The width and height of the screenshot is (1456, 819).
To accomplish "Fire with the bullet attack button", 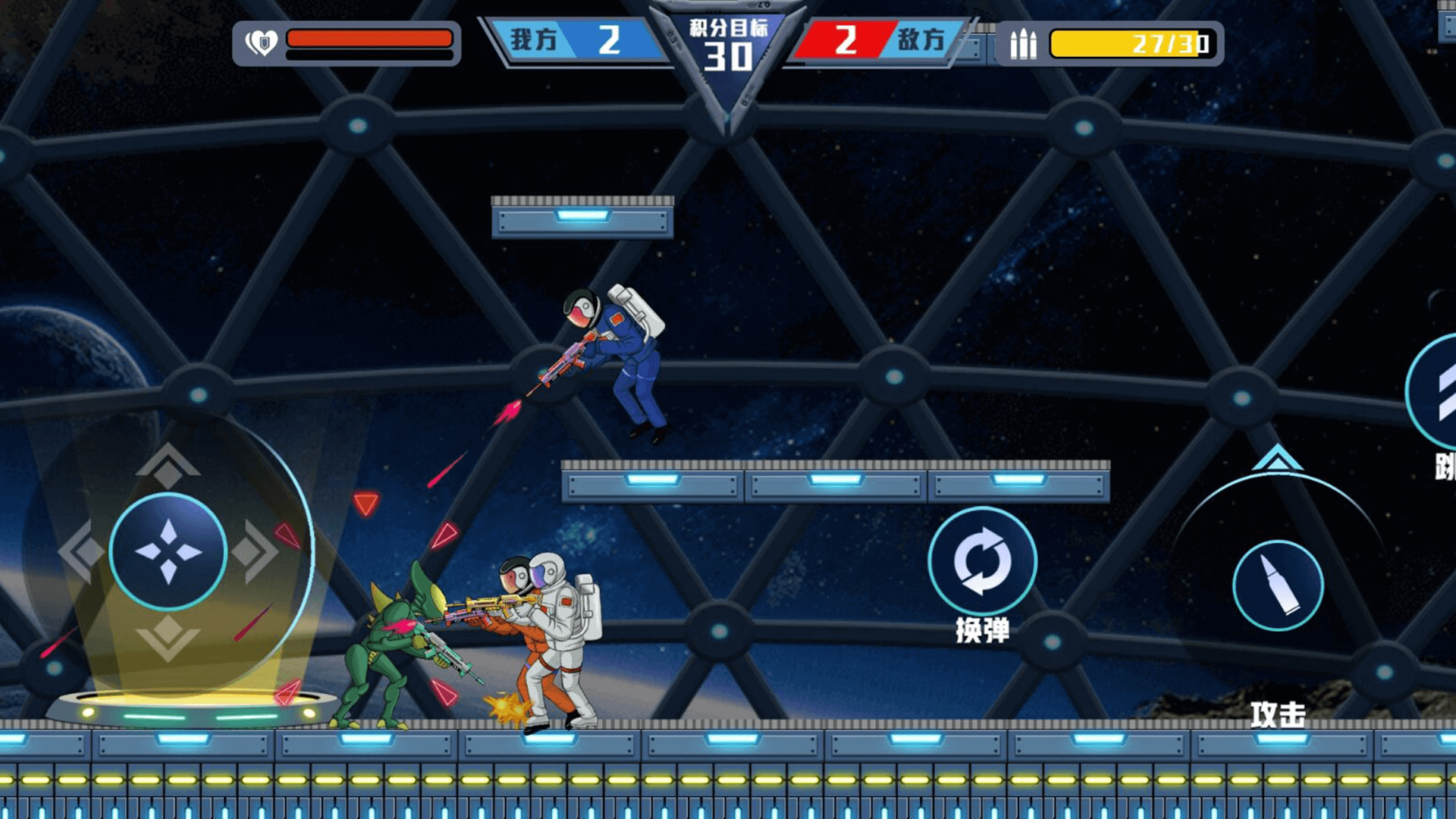I will pyautogui.click(x=1278, y=585).
